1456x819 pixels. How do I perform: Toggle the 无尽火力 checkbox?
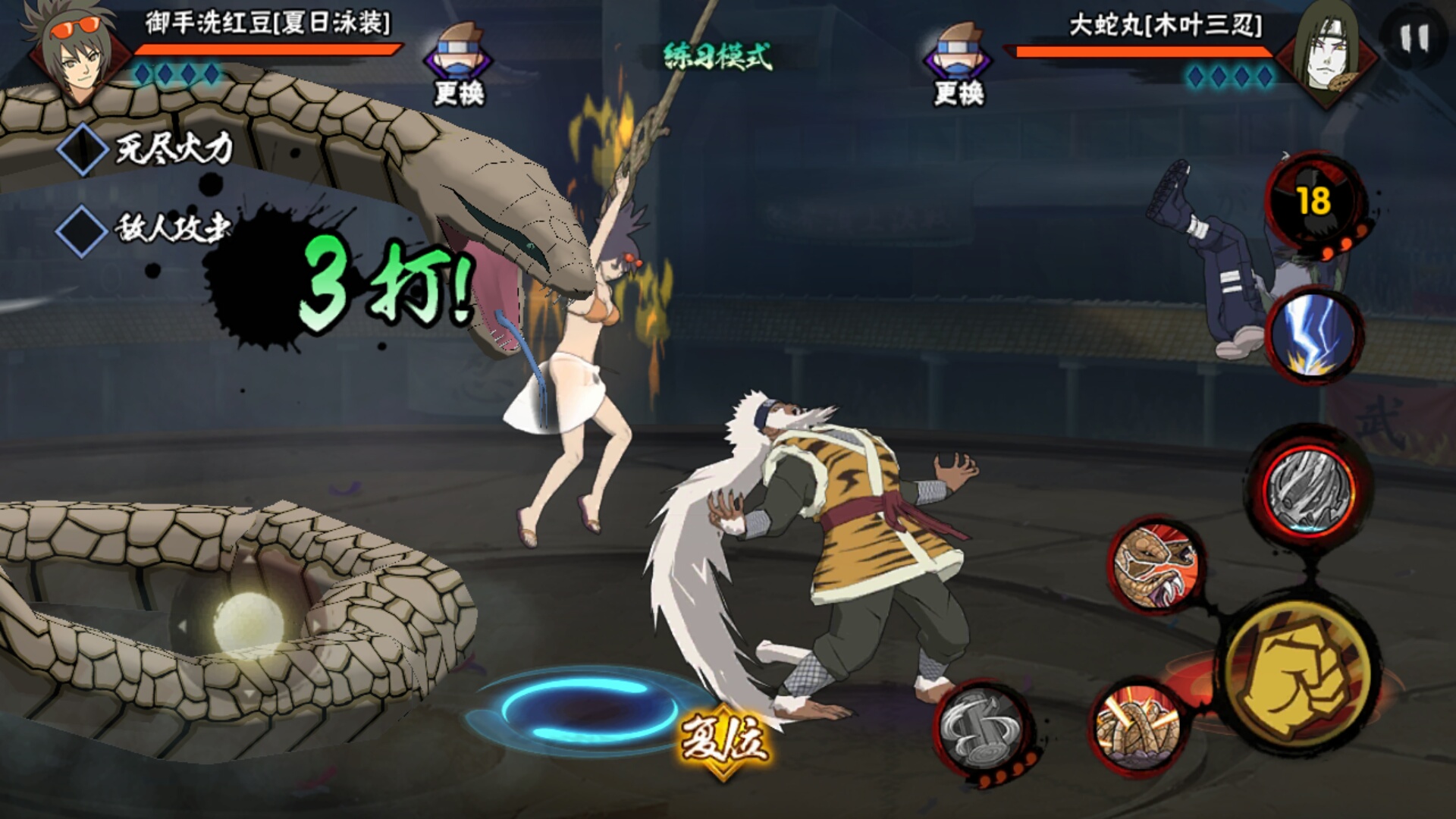pyautogui.click(x=82, y=149)
